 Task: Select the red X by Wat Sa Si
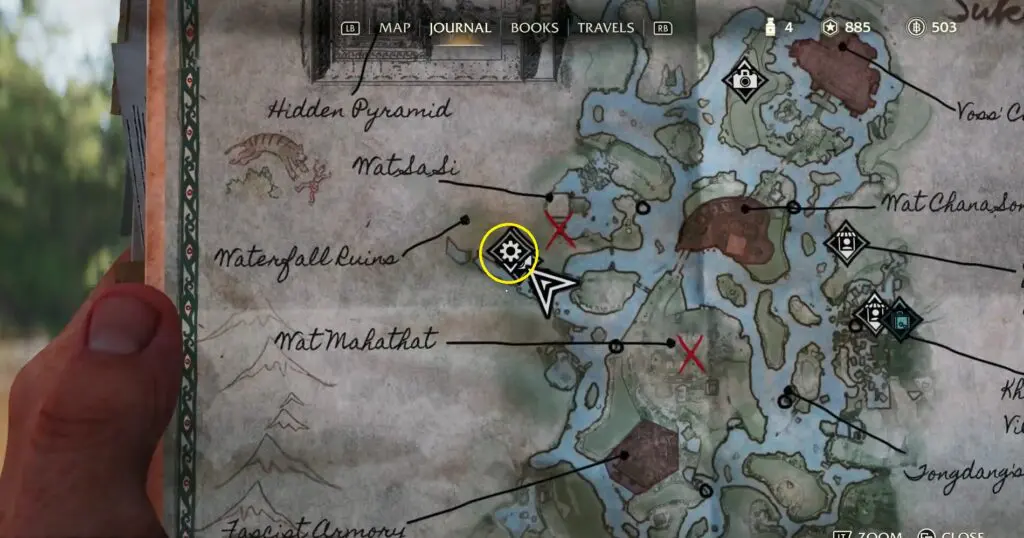click(x=560, y=229)
